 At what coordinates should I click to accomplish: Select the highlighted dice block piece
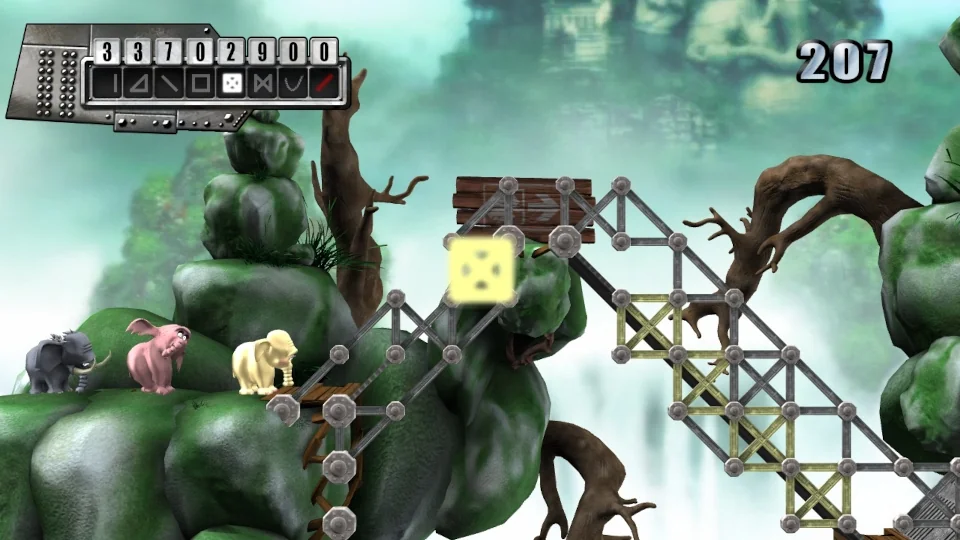231,84
